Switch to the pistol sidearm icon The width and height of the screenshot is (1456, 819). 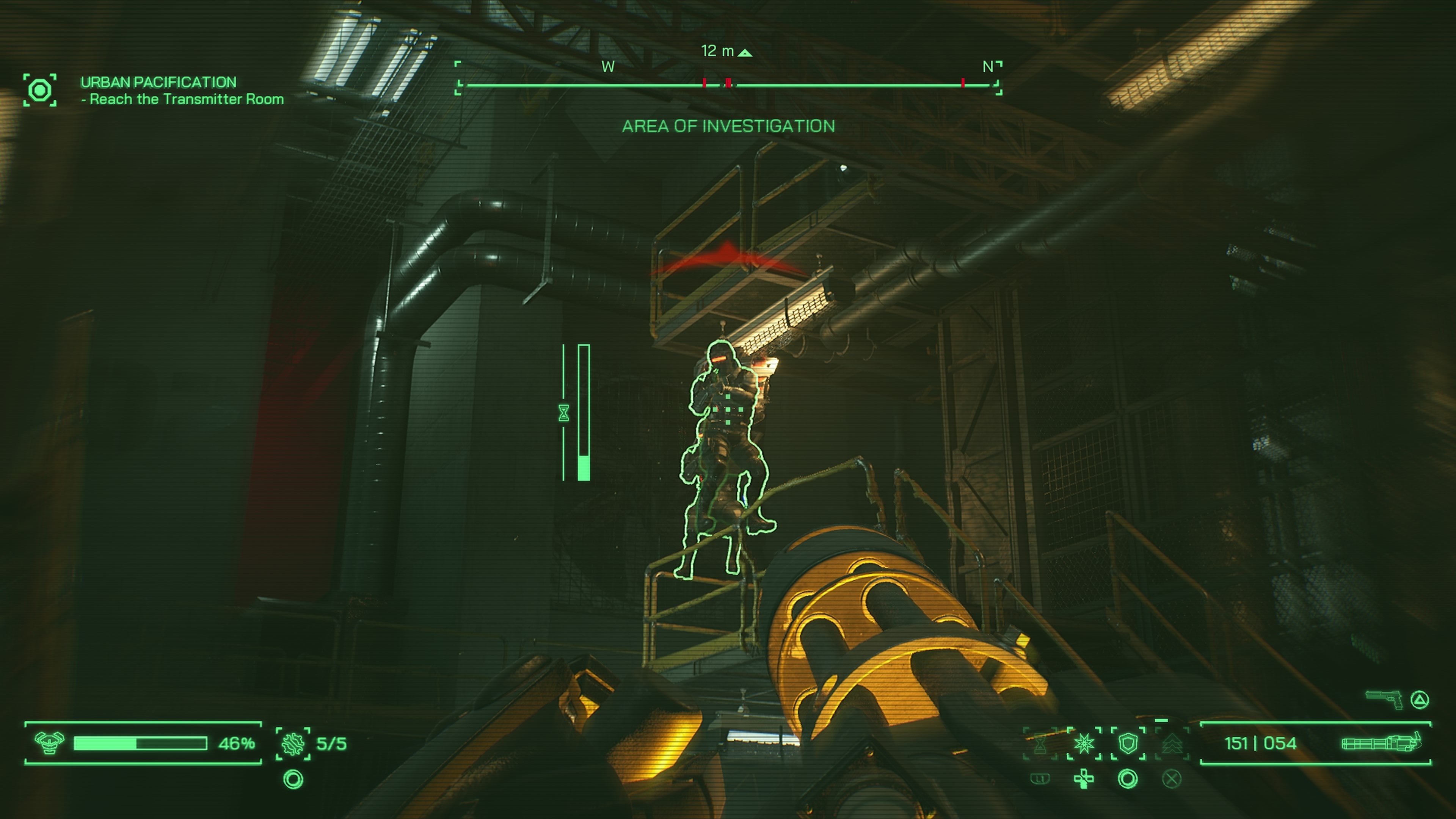click(1384, 699)
